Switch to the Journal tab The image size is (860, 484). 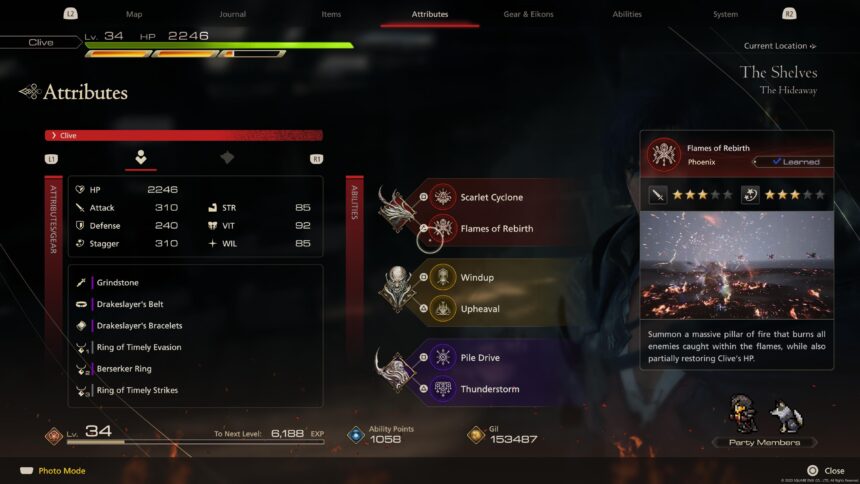tap(233, 14)
